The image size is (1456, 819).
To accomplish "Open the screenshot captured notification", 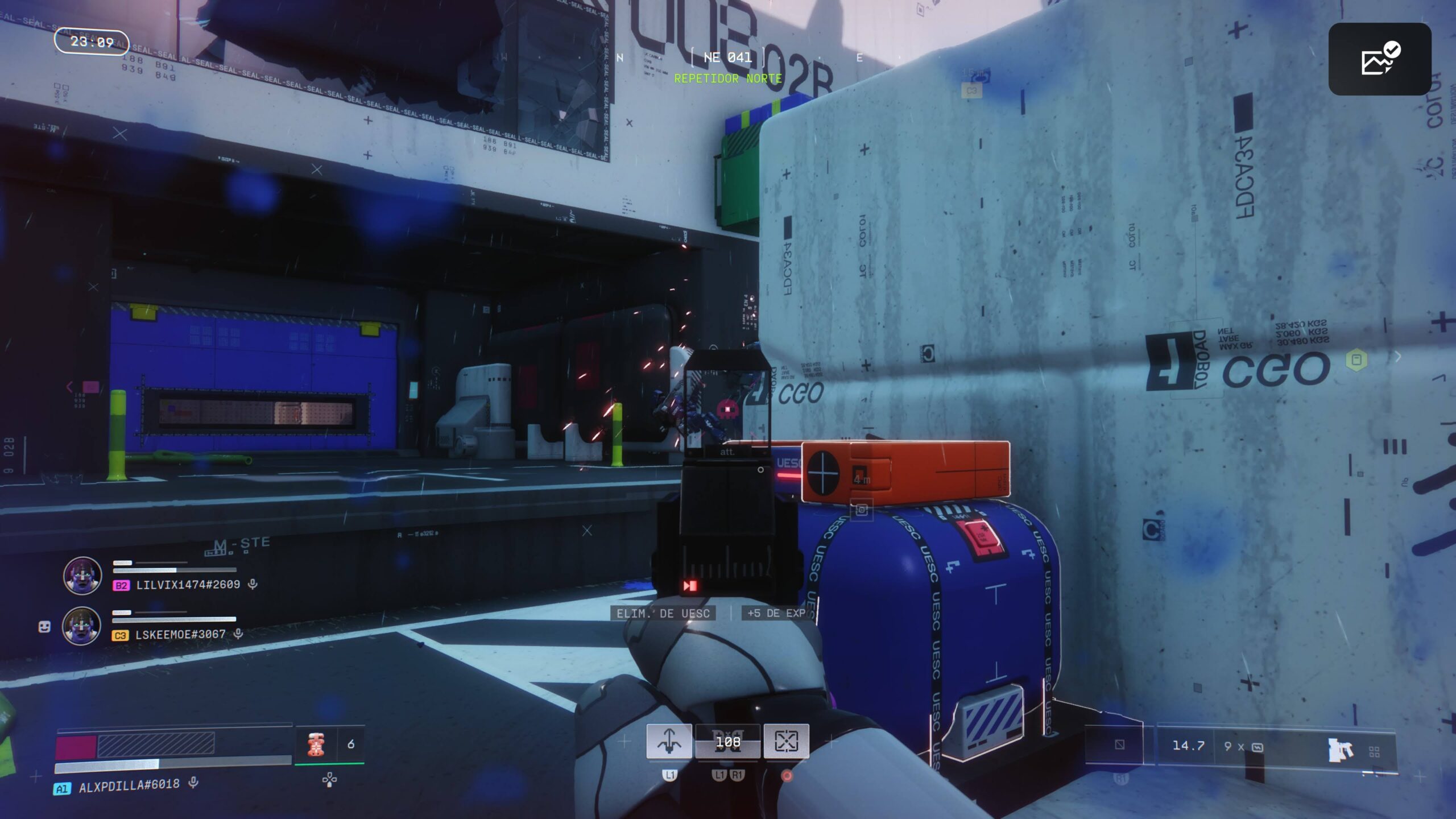I will coord(1379,59).
